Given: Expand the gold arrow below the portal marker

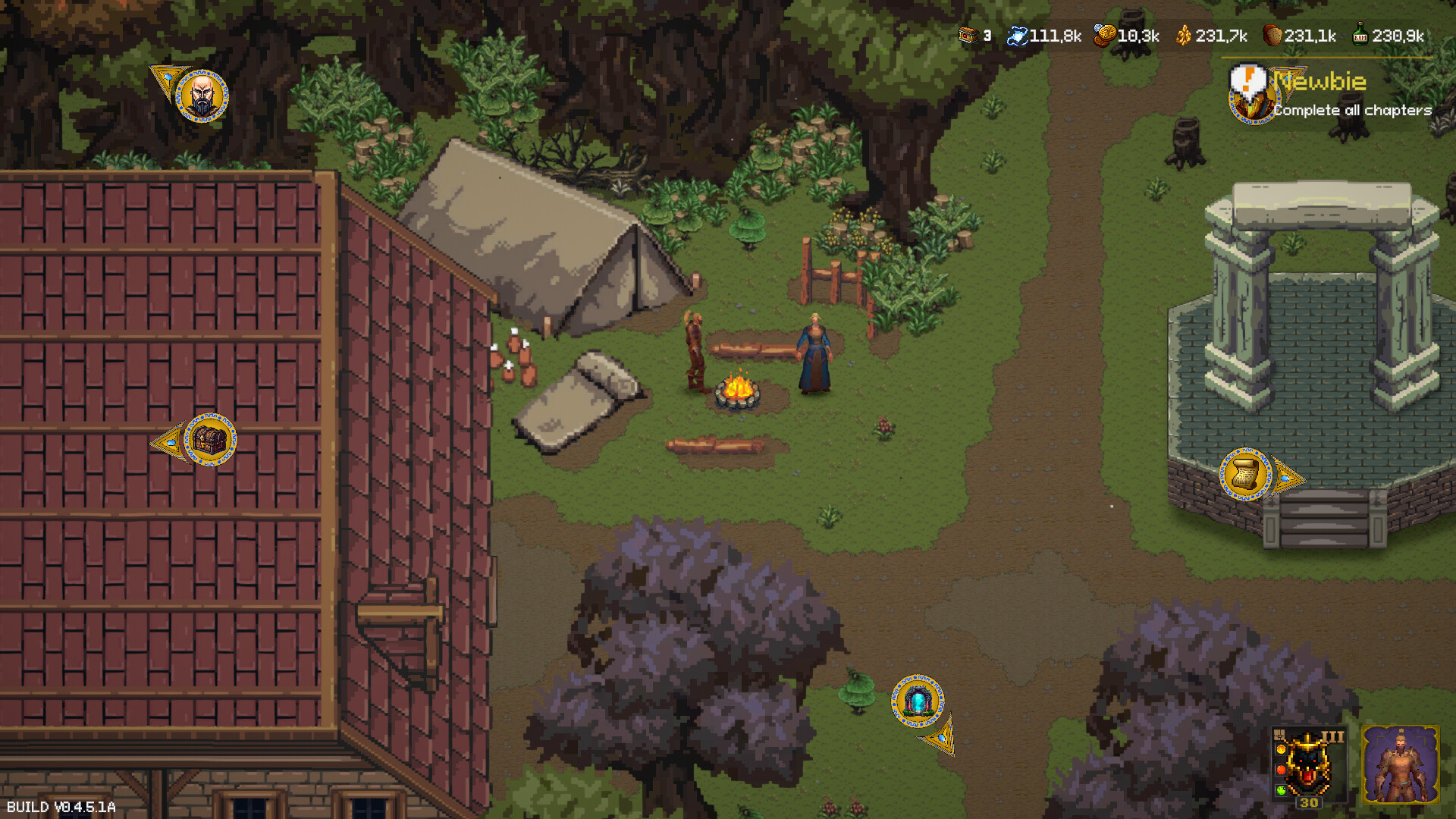Looking at the screenshot, I should [x=943, y=738].
